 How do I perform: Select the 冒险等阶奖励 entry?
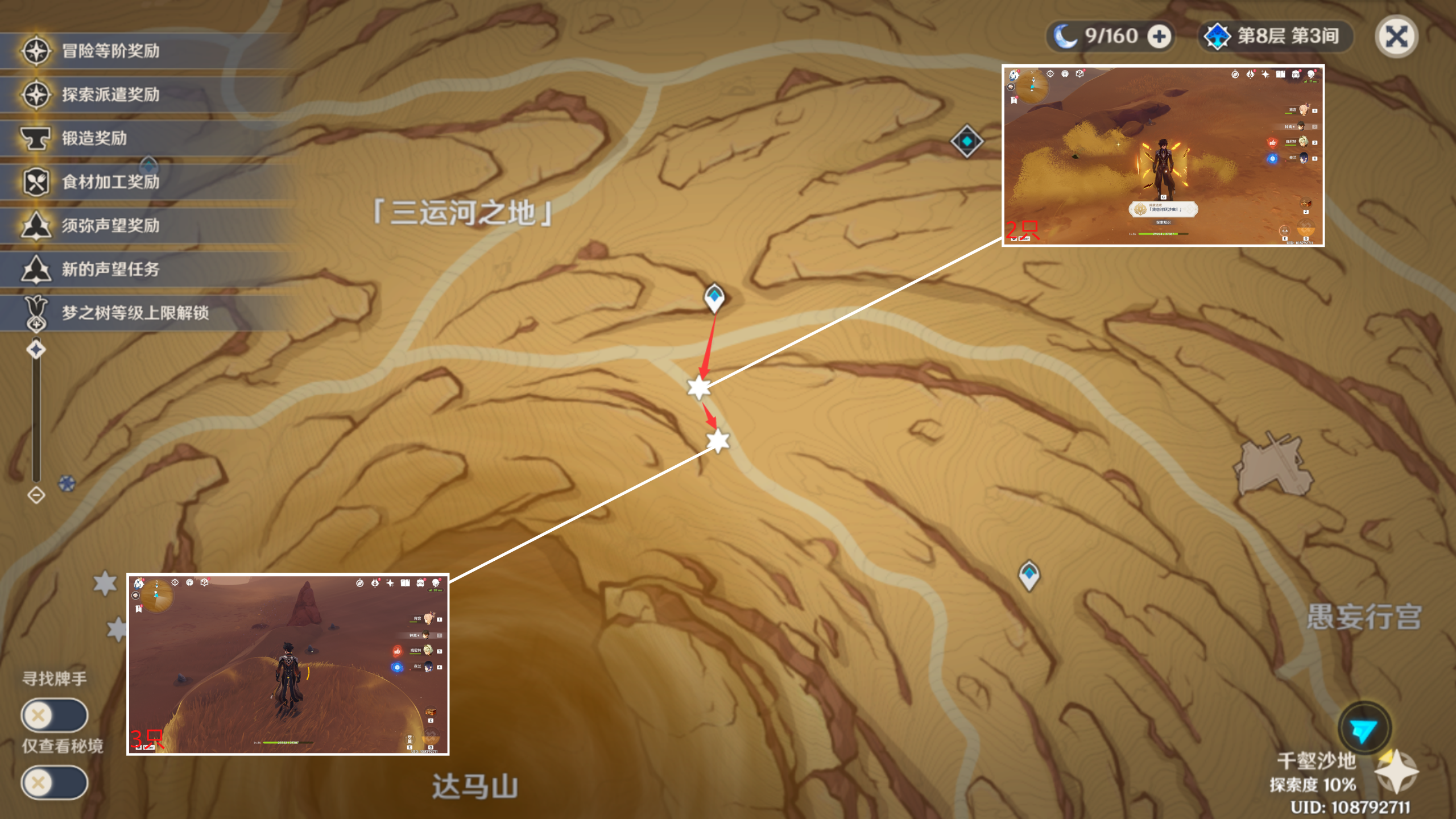click(x=111, y=51)
